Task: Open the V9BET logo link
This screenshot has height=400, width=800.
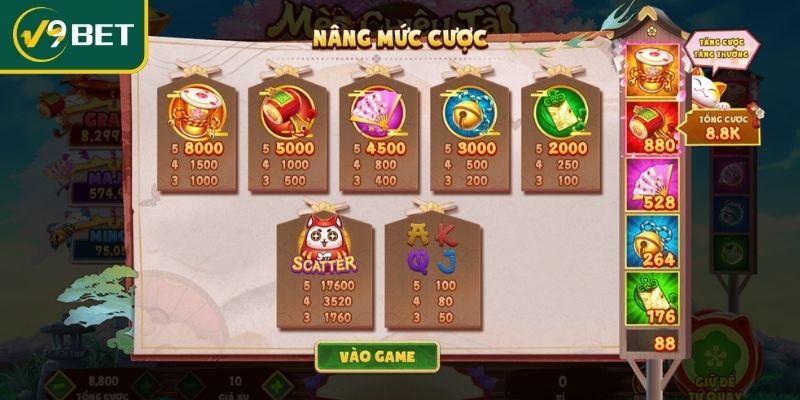Action: 72,35
